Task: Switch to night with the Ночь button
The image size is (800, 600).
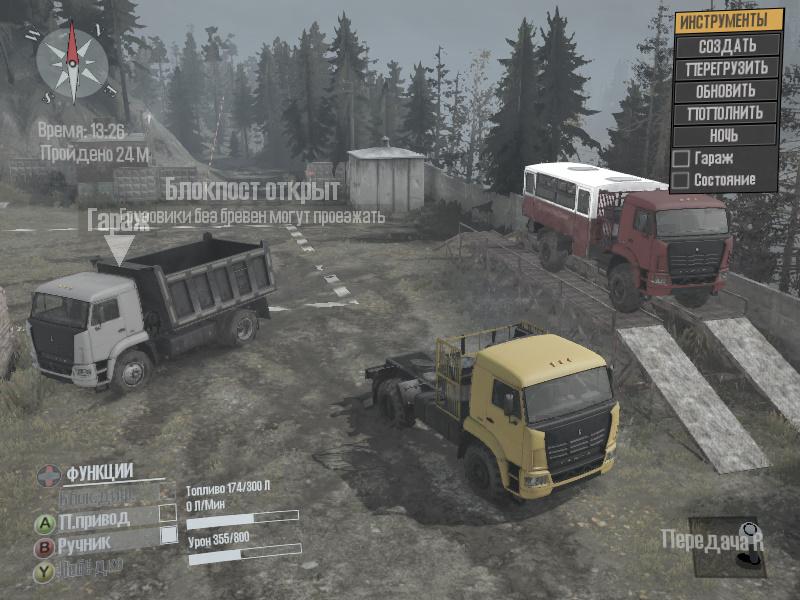Action: coord(727,135)
